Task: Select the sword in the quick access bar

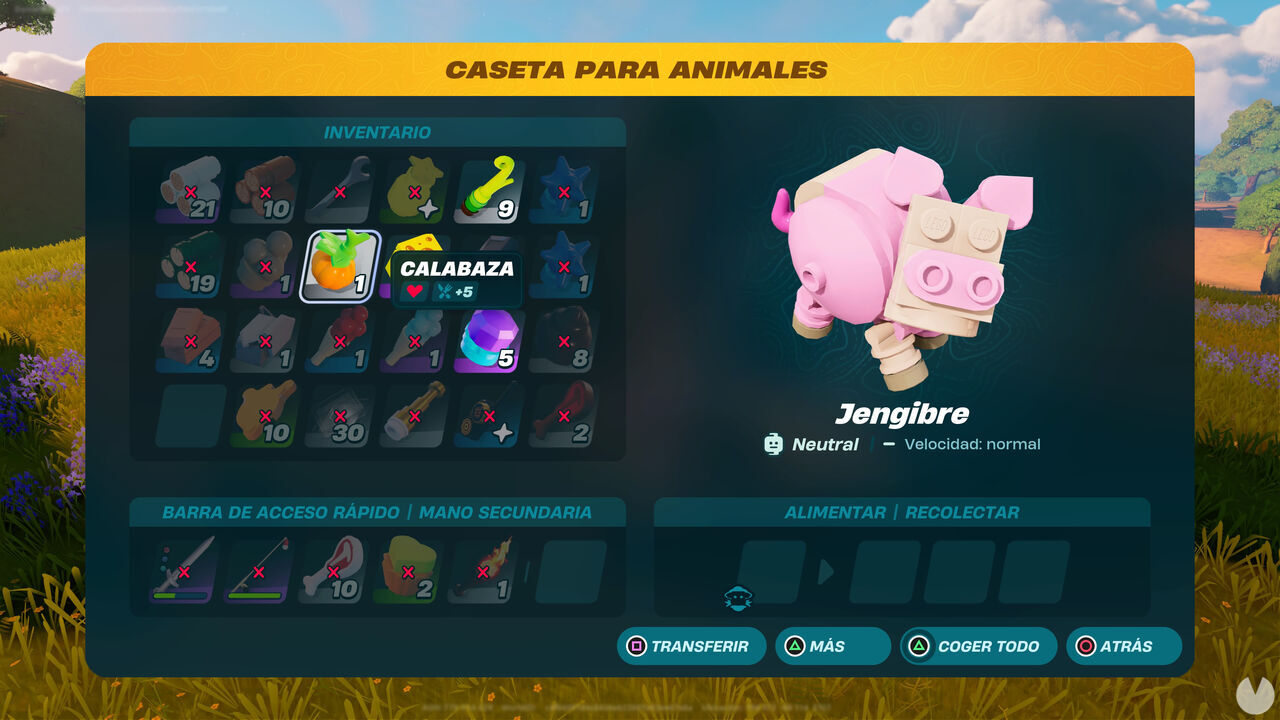Action: coord(182,570)
